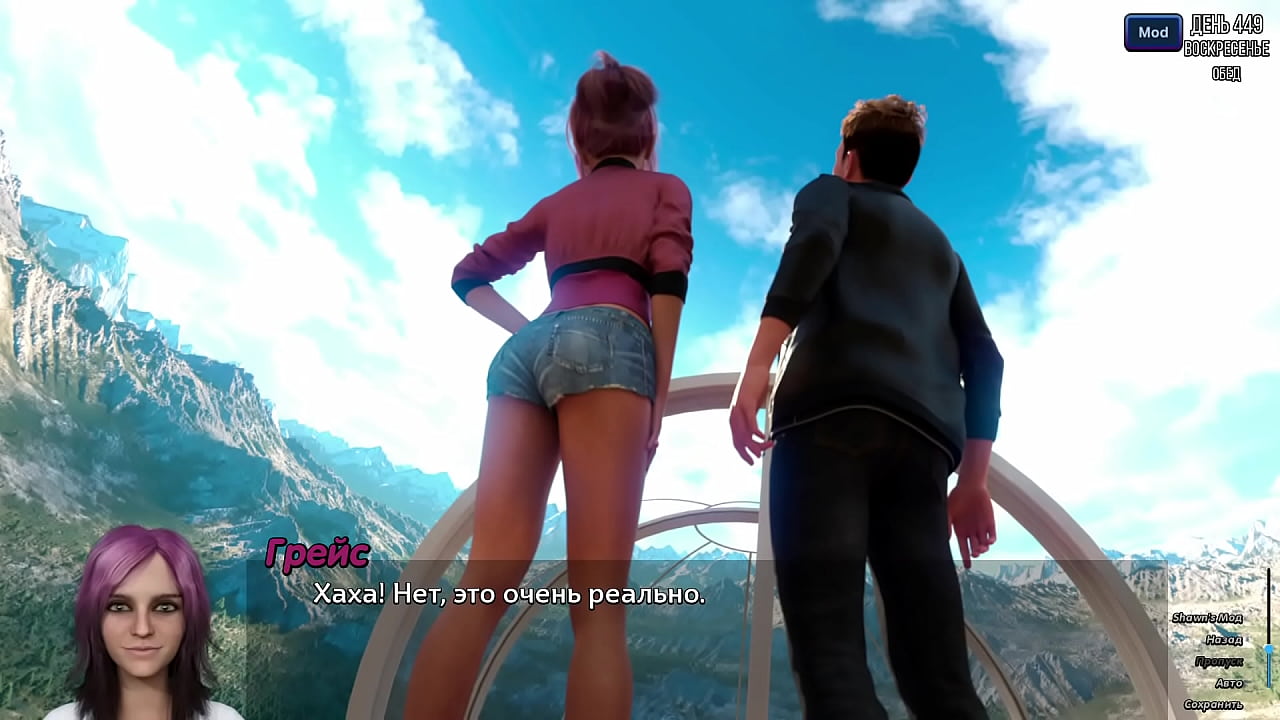1280x720 pixels.
Task: Open the Shawn's Мод quick menu entry
Action: [x=1207, y=618]
